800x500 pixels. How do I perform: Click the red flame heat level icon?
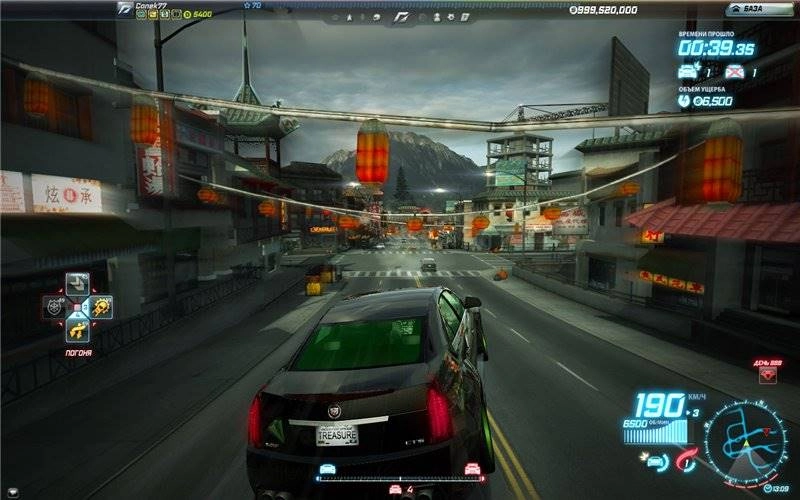[x=685, y=460]
